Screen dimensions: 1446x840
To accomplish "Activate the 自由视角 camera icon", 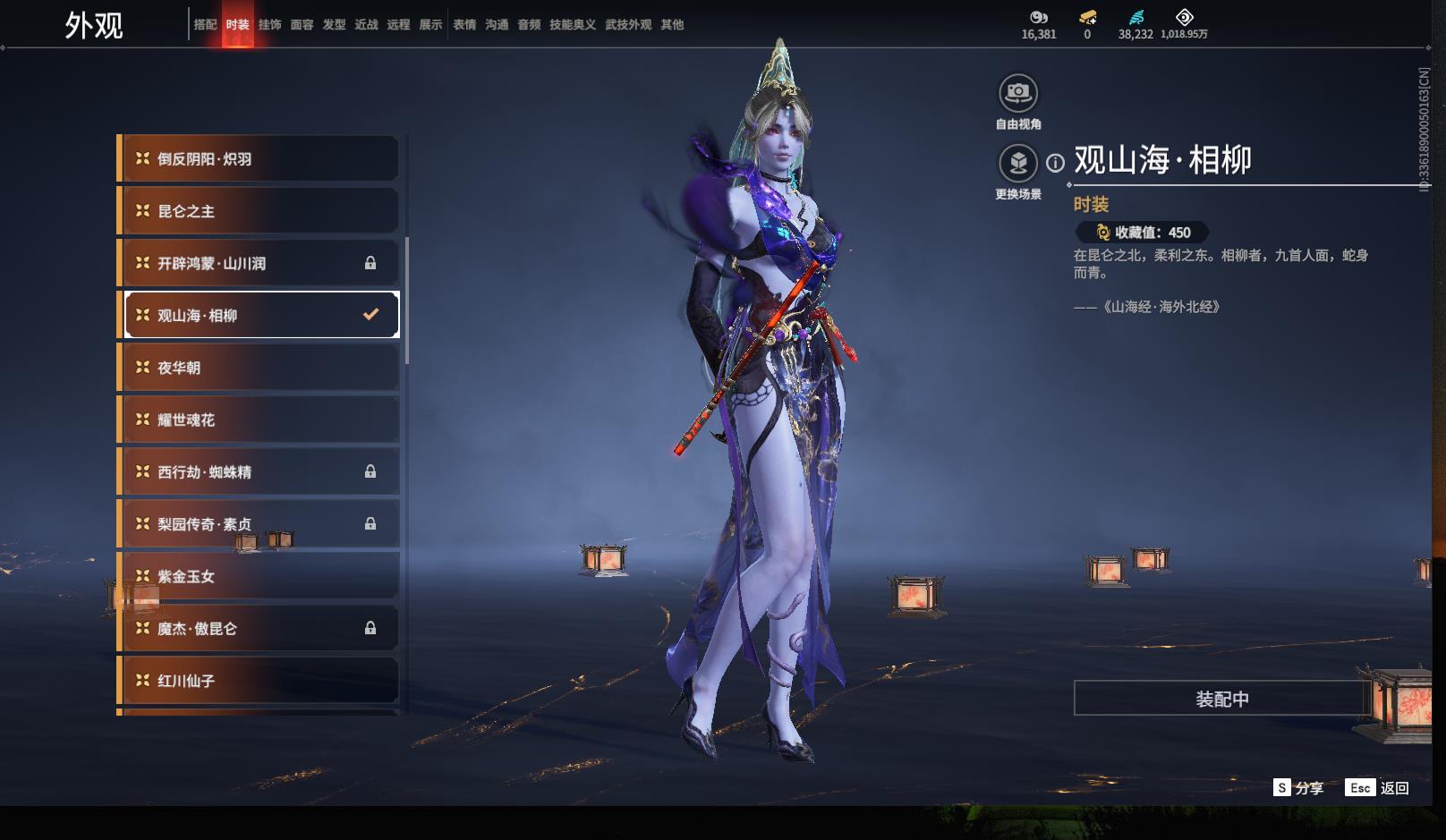I will 1018,93.
